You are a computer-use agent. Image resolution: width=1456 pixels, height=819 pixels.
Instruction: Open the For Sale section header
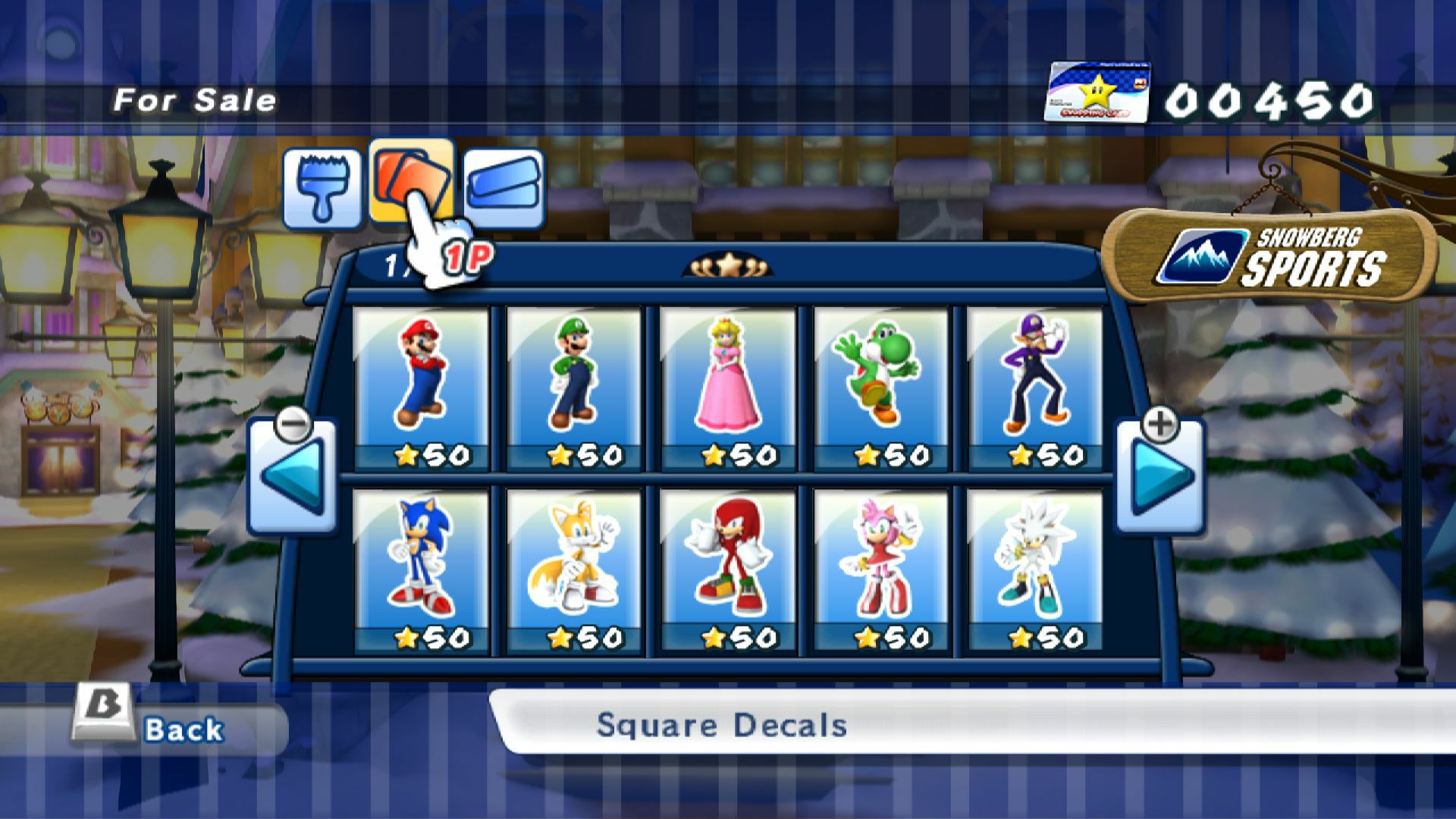195,98
